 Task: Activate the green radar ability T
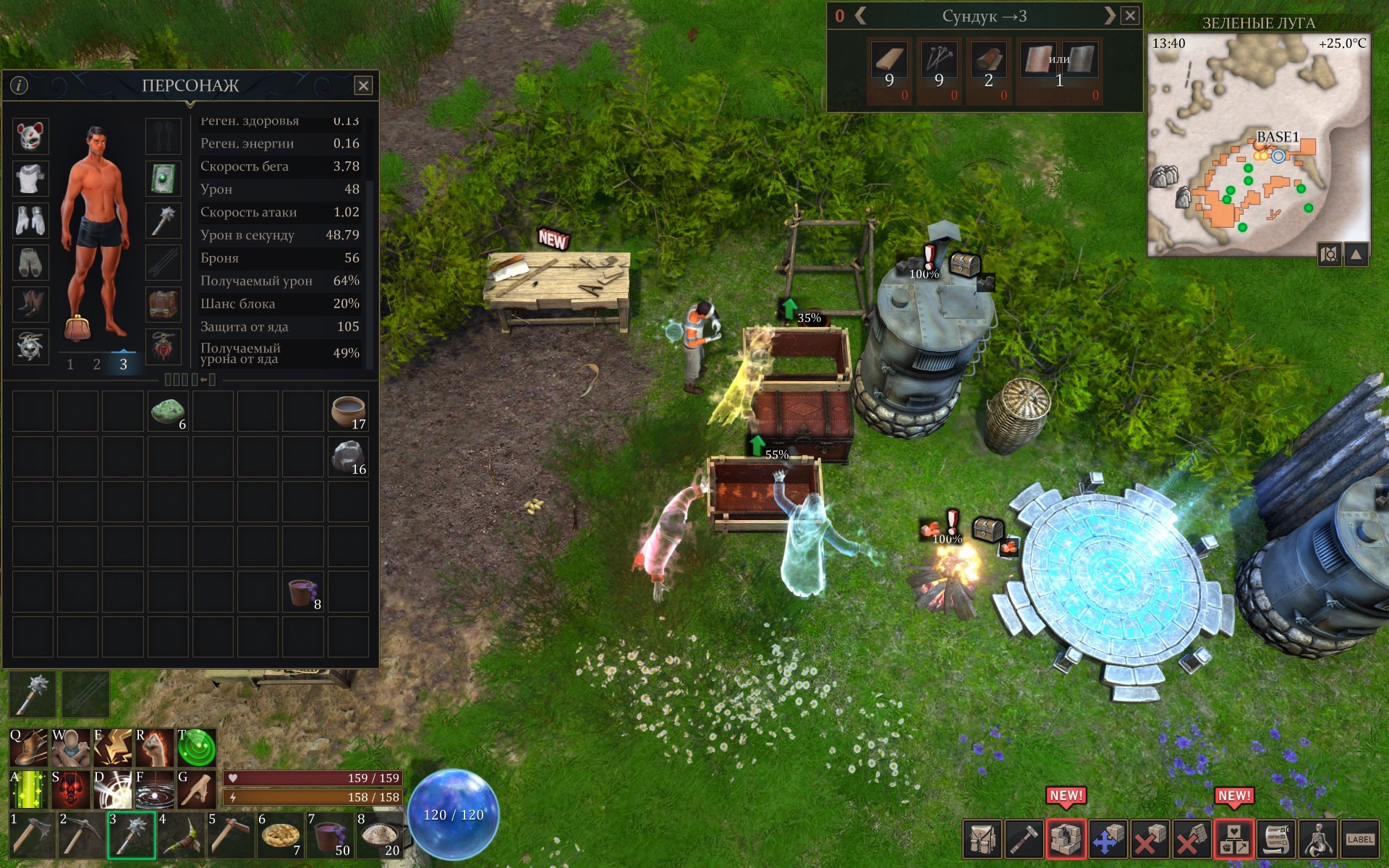(x=197, y=748)
